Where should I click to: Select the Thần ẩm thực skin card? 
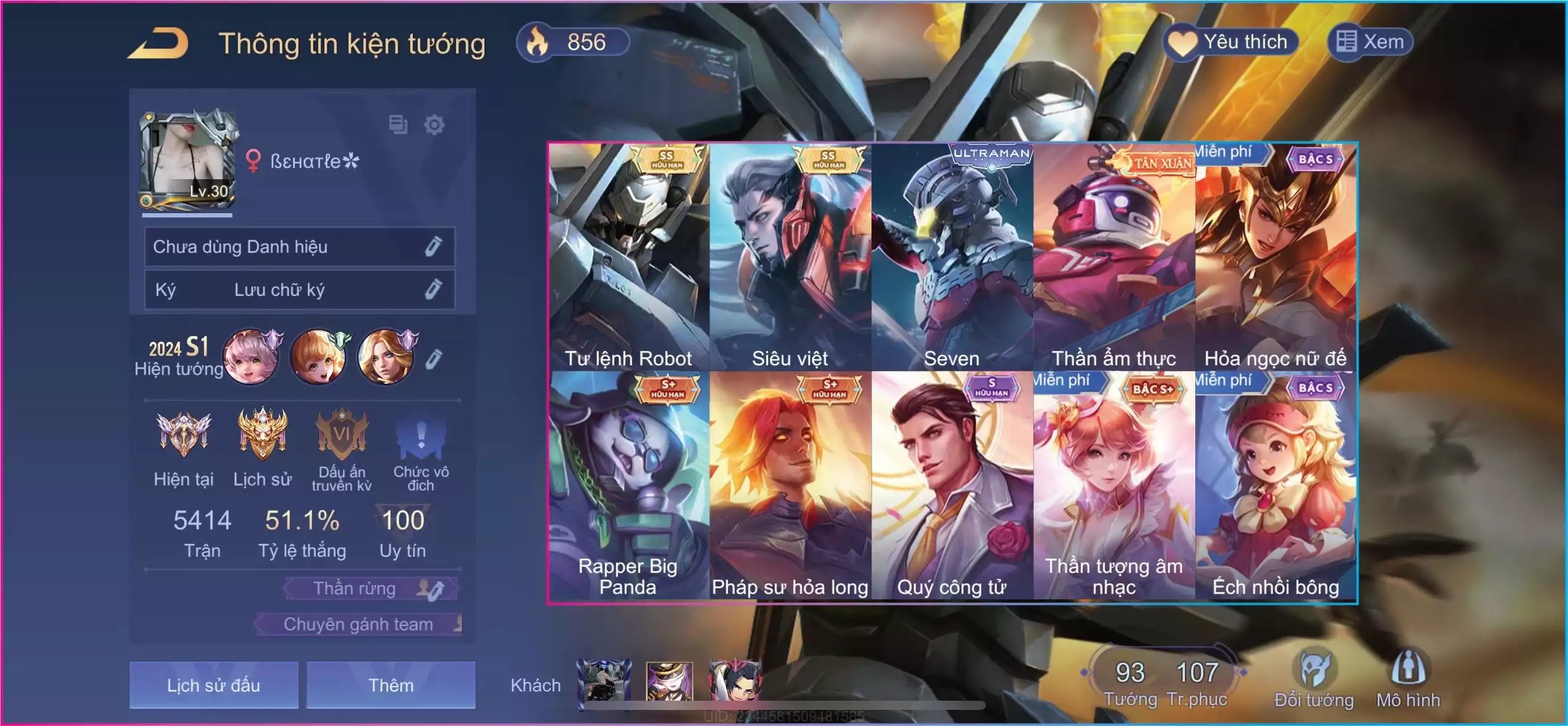pyautogui.click(x=1114, y=256)
